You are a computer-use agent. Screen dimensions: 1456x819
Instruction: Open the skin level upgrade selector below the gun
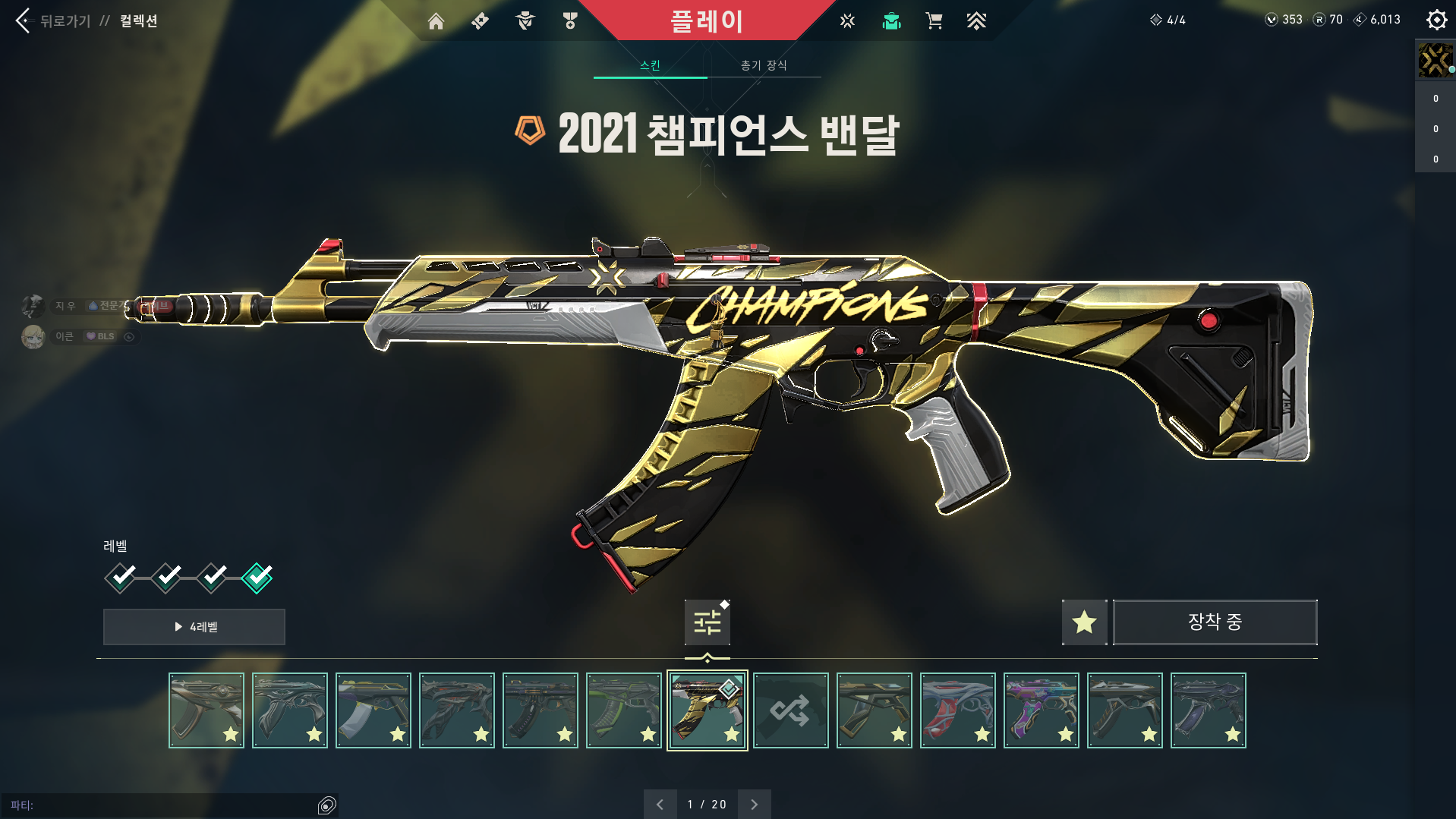[x=706, y=622]
